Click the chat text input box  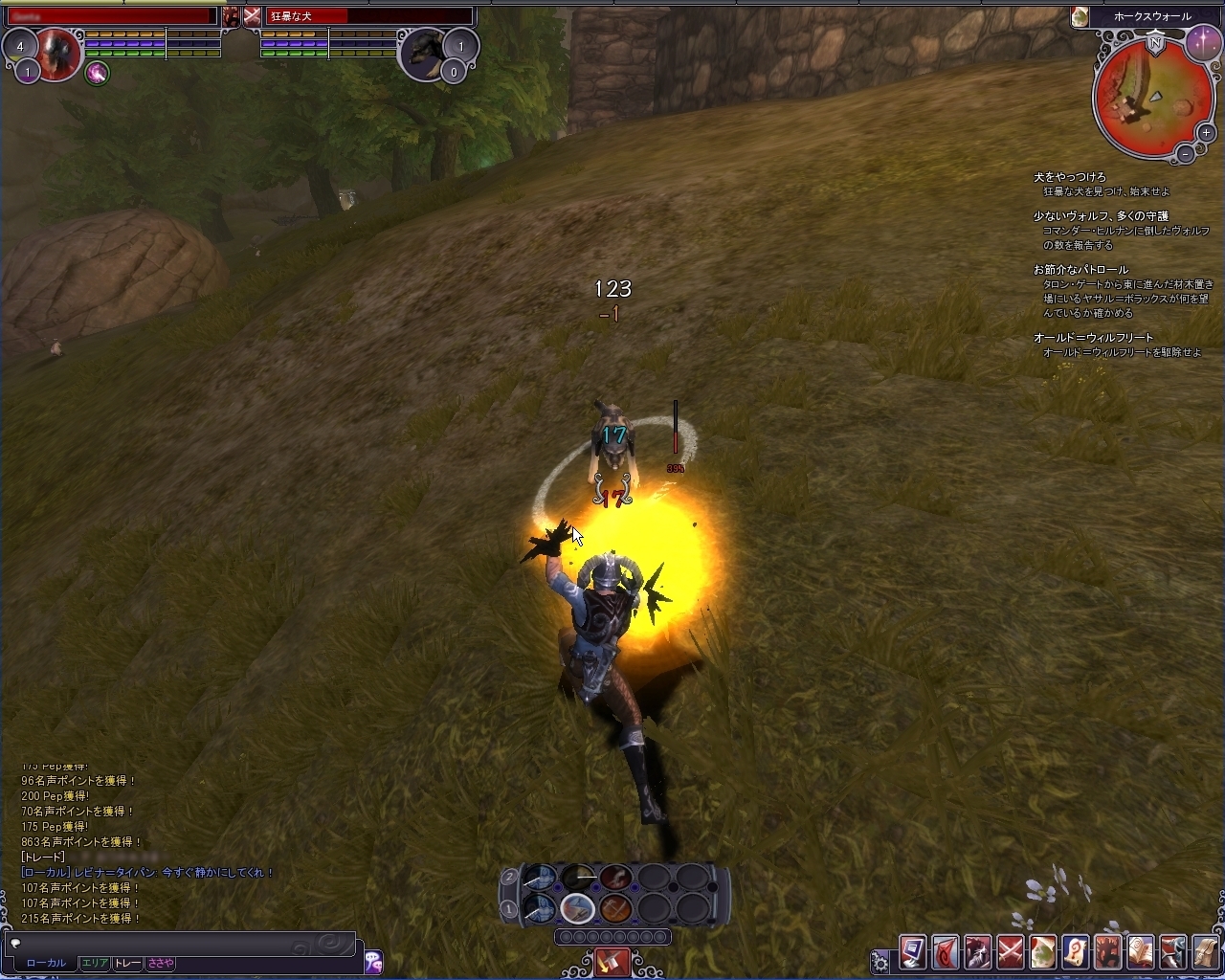click(182, 943)
